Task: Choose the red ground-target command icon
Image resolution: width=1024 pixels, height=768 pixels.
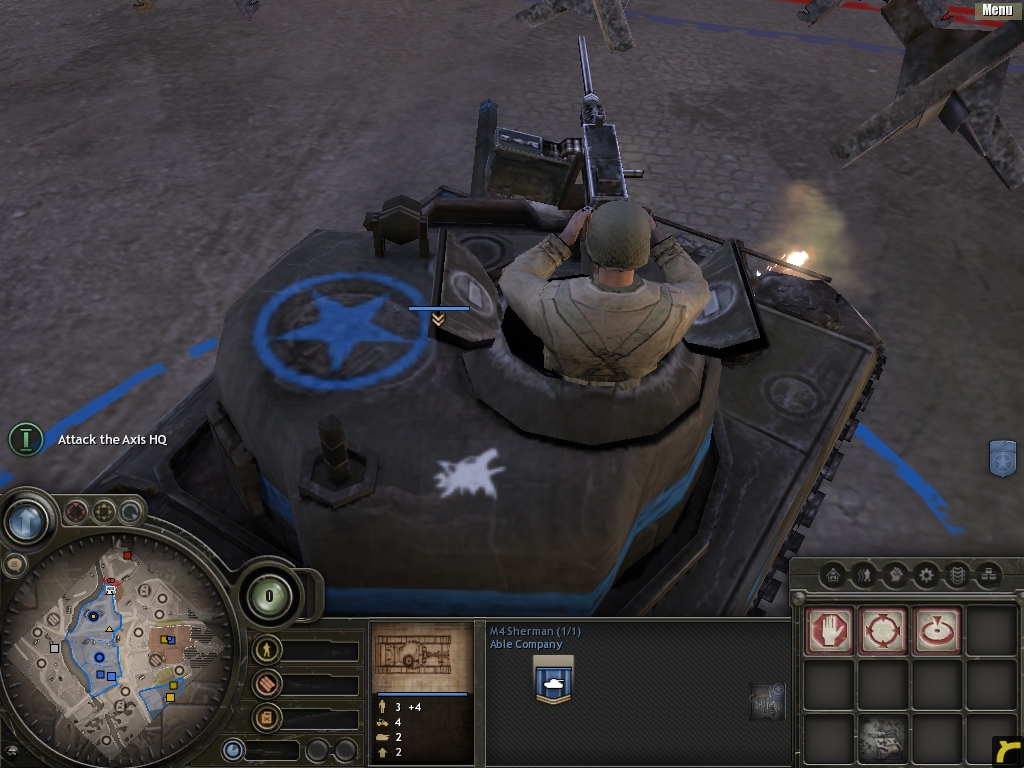Action: click(937, 632)
